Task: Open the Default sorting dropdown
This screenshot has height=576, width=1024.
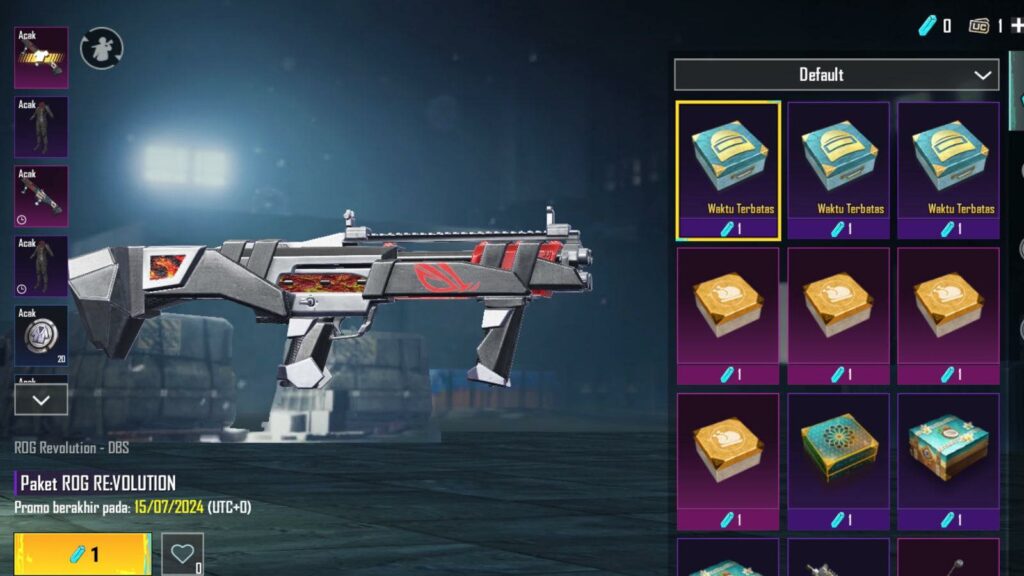Action: tap(836, 75)
